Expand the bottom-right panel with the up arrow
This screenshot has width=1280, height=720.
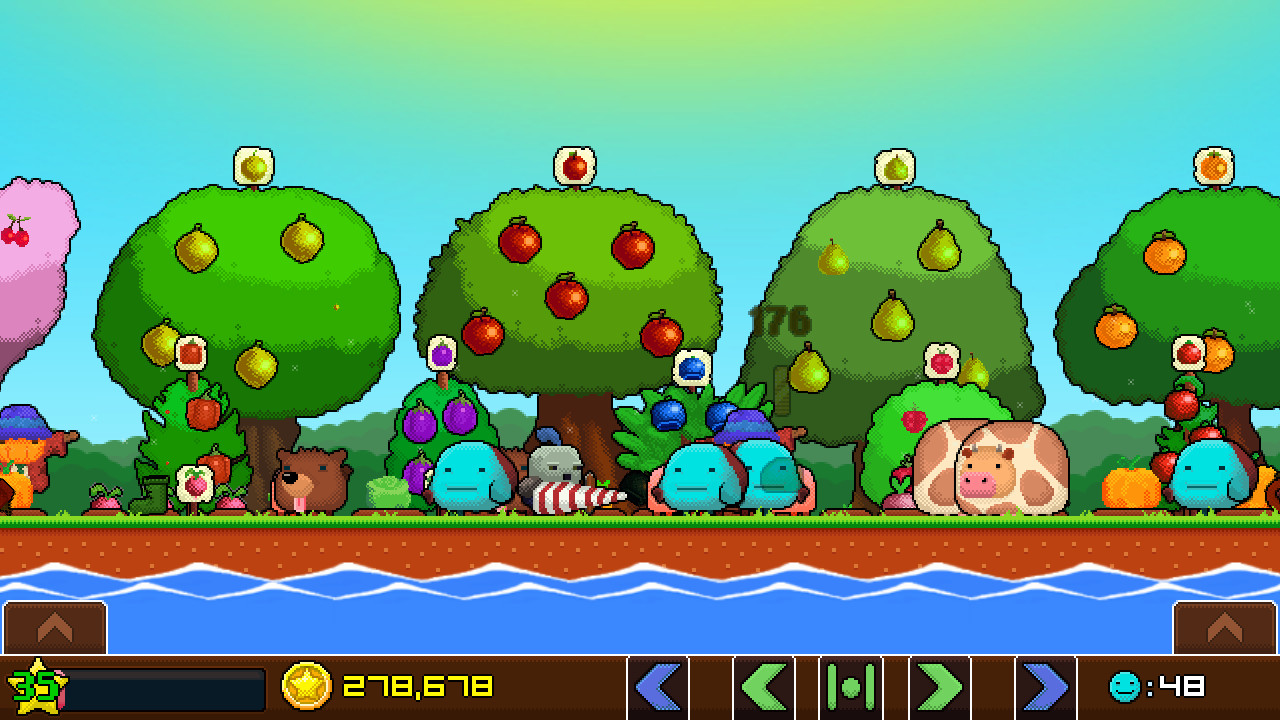coord(1222,629)
